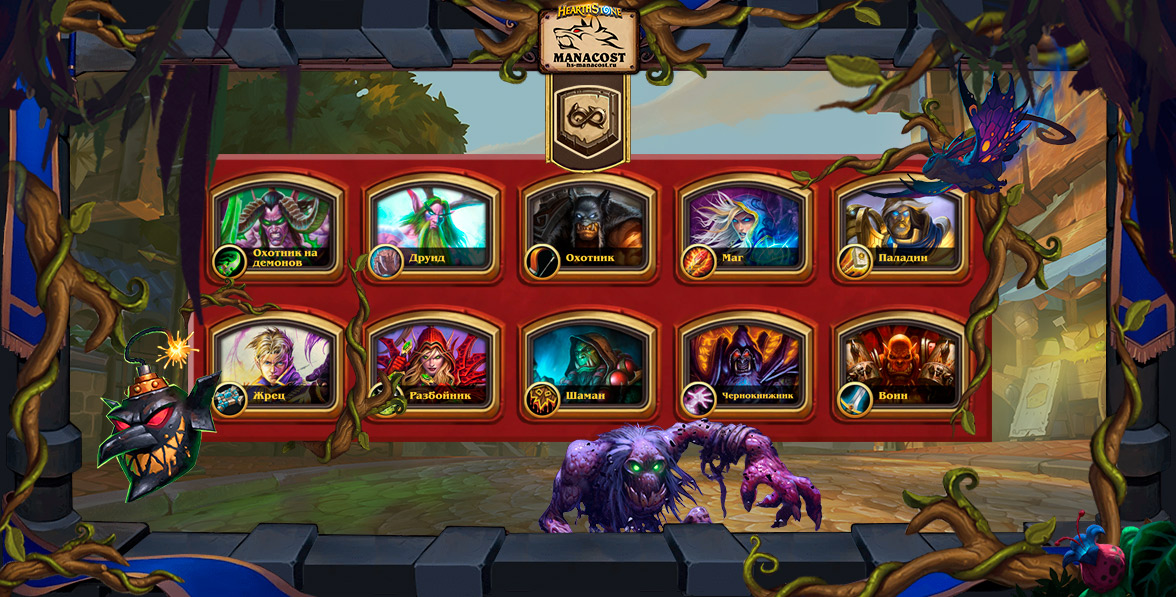Choose the Друид class tile

point(432,227)
